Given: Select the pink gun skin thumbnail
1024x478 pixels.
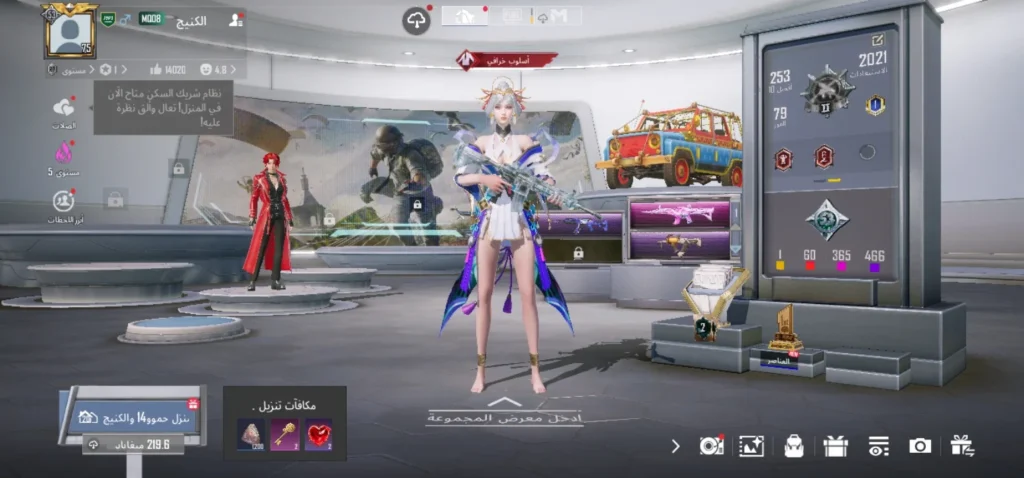Looking at the screenshot, I should pyautogui.click(x=679, y=213).
